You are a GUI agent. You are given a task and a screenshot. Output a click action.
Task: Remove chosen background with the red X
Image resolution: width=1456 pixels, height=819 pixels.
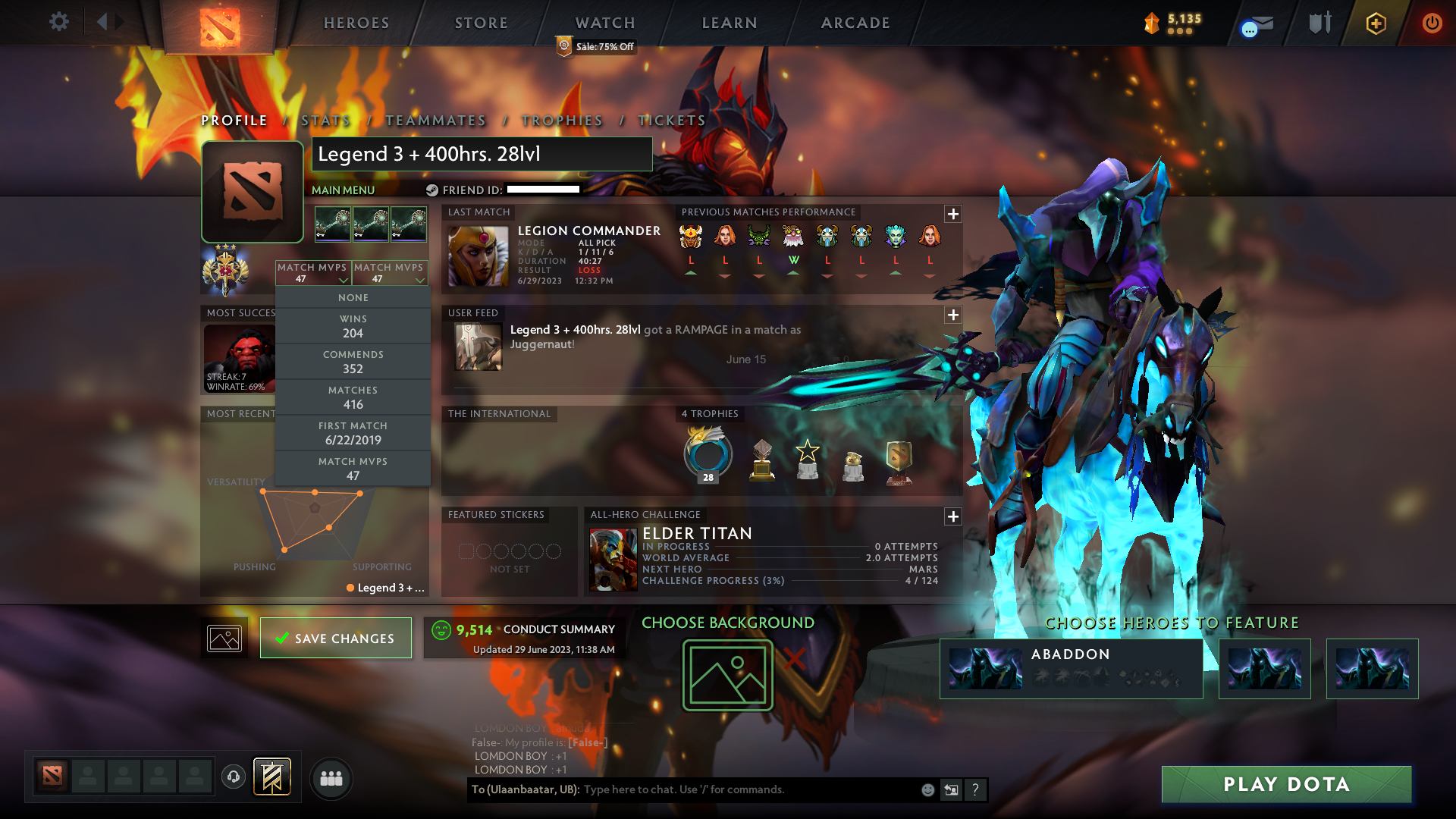(x=793, y=659)
